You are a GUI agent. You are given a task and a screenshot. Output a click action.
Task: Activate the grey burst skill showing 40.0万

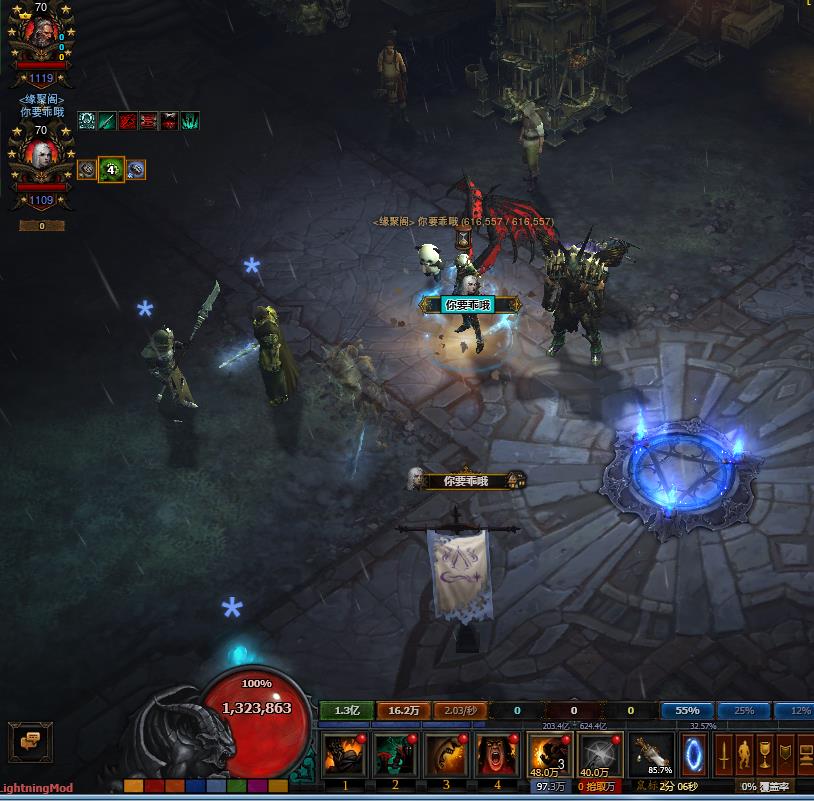(x=600, y=754)
